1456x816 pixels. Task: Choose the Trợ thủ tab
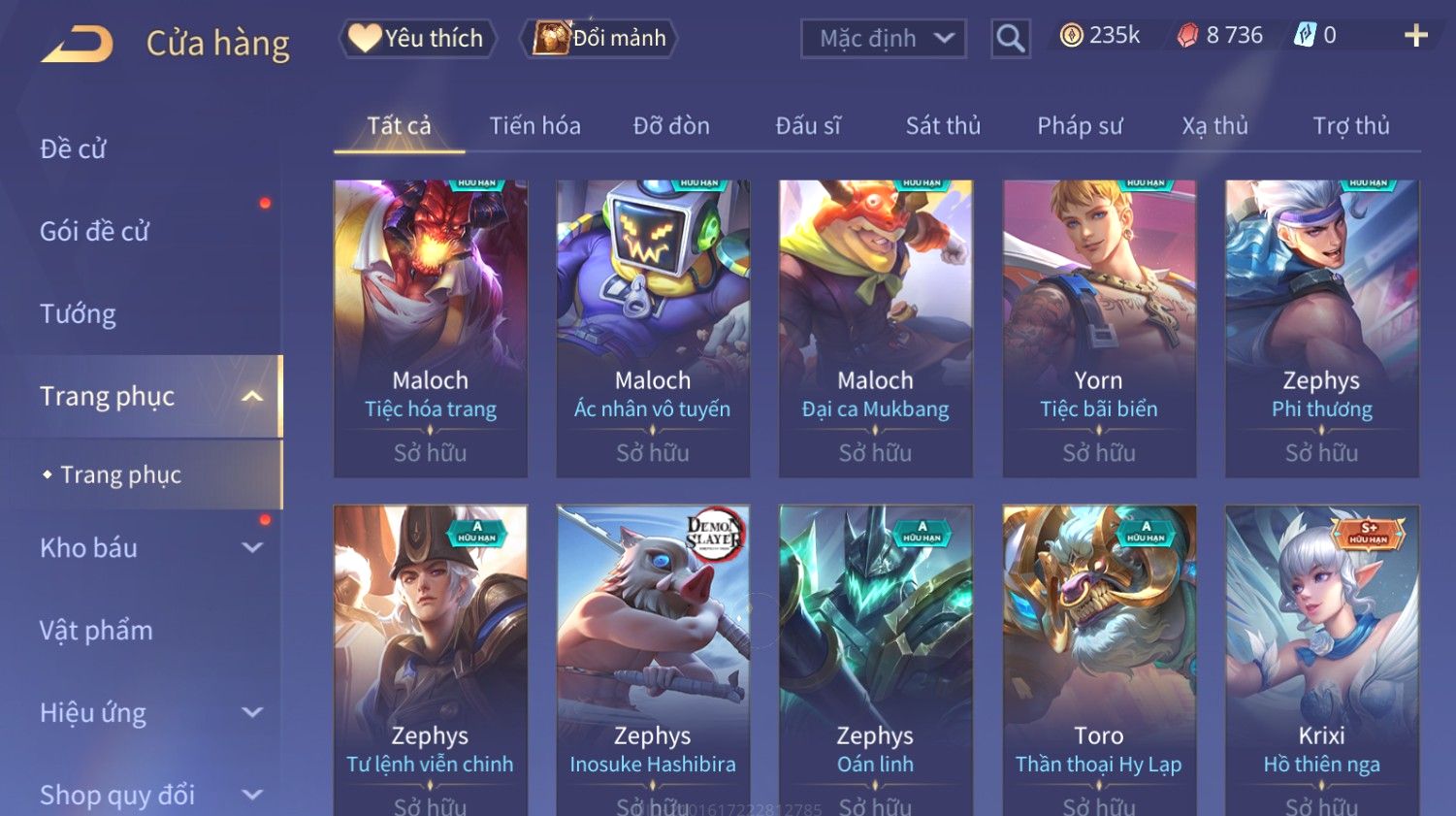1351,126
